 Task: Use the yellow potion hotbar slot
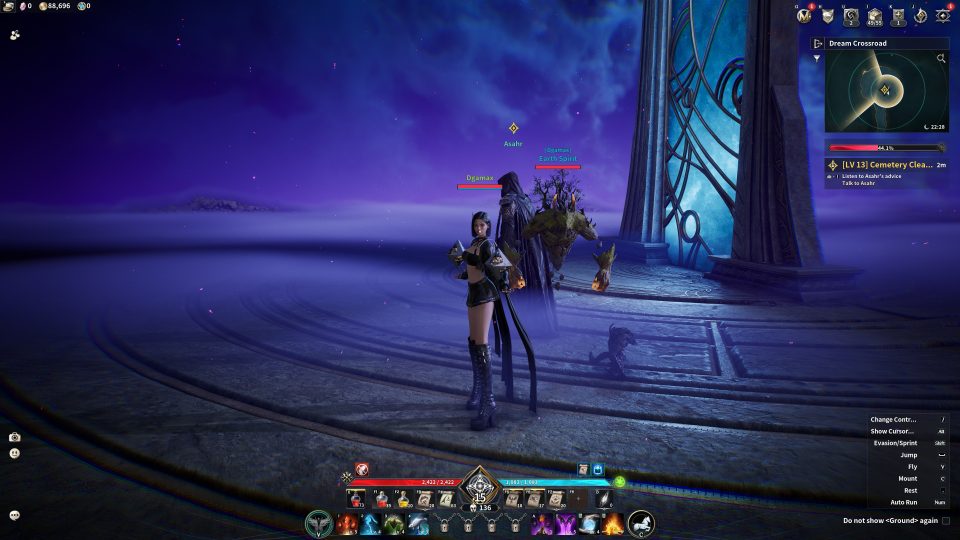coord(402,499)
